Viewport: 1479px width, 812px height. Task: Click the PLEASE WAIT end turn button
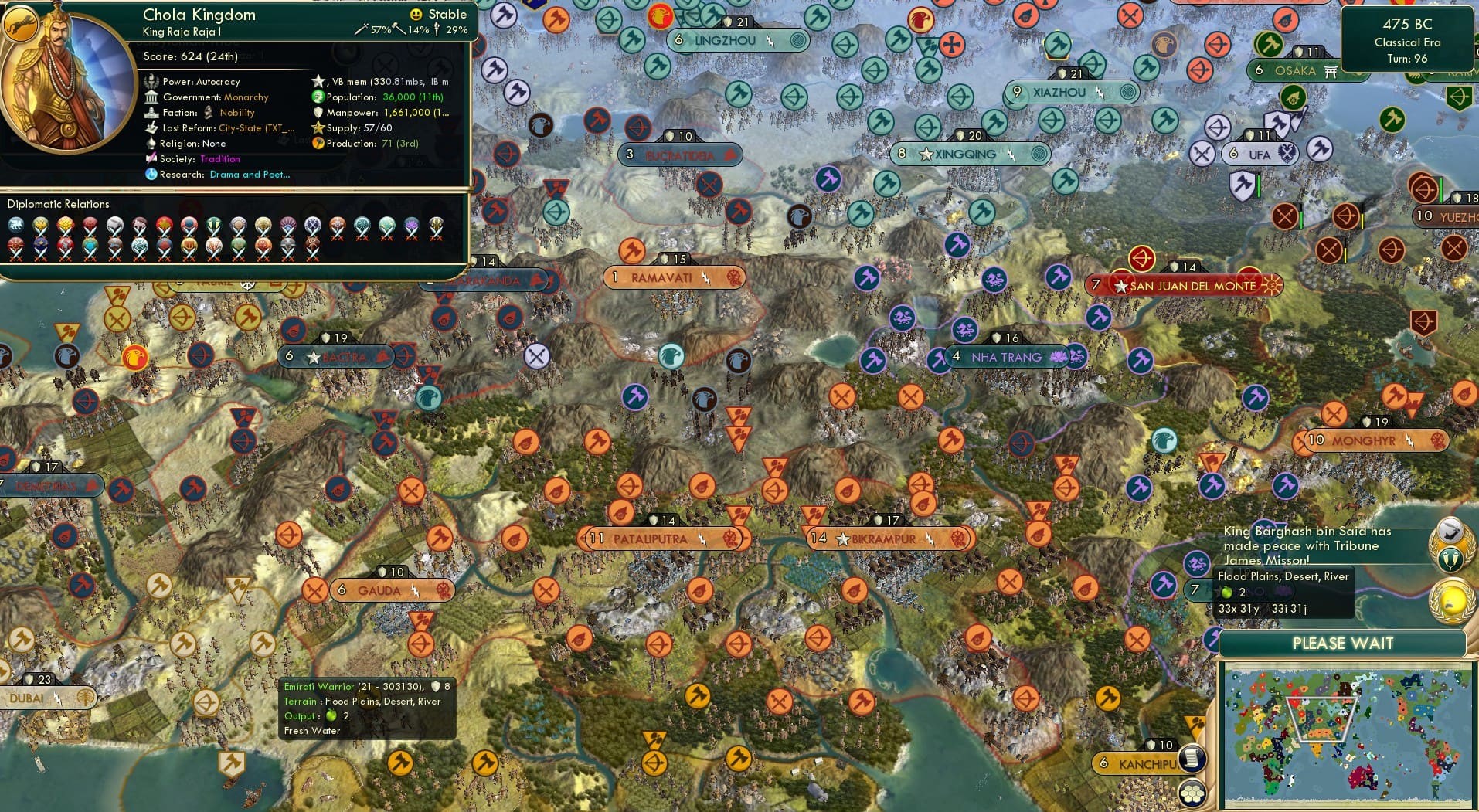pyautogui.click(x=1344, y=643)
